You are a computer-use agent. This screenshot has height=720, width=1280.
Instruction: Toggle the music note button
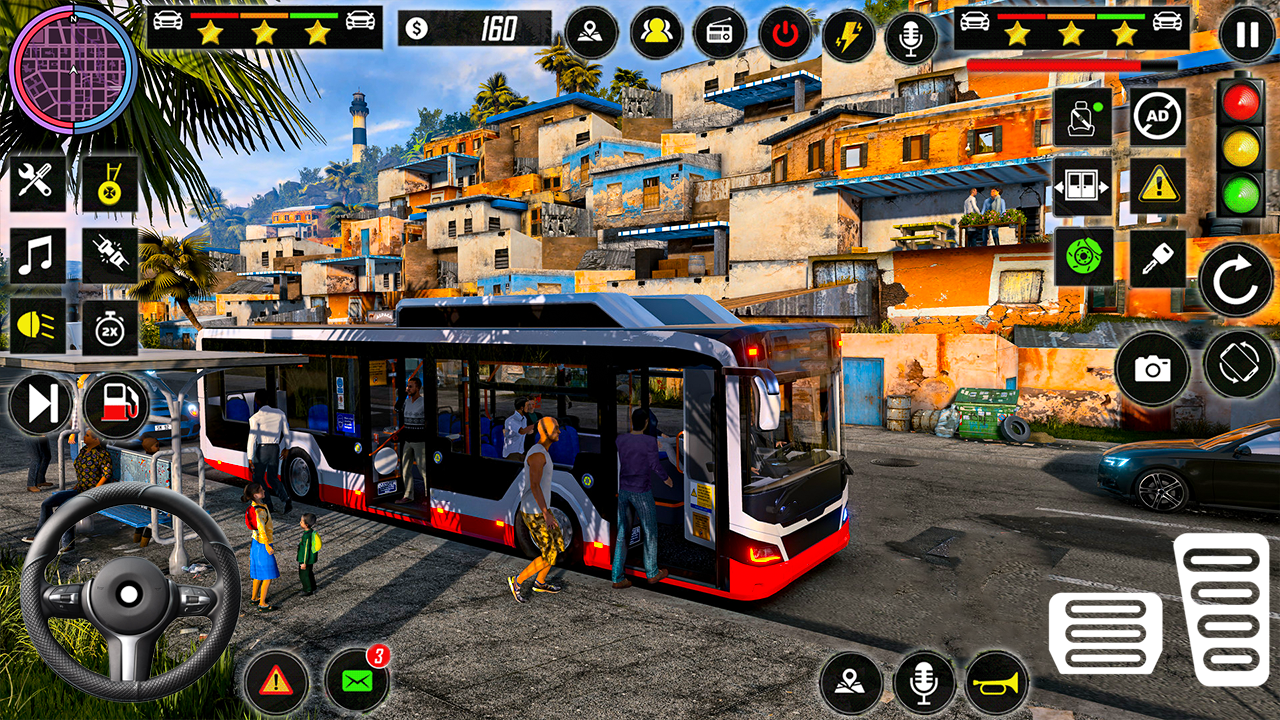37,256
